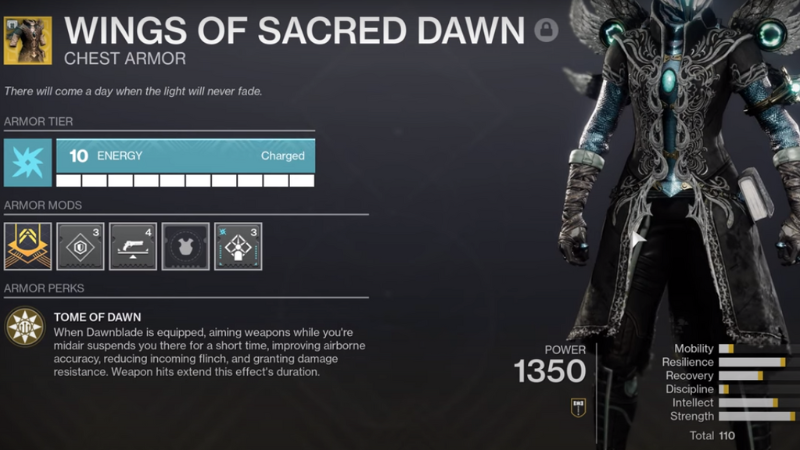
Task: Select the Arc-marked combat style mod slot
Action: coord(238,246)
